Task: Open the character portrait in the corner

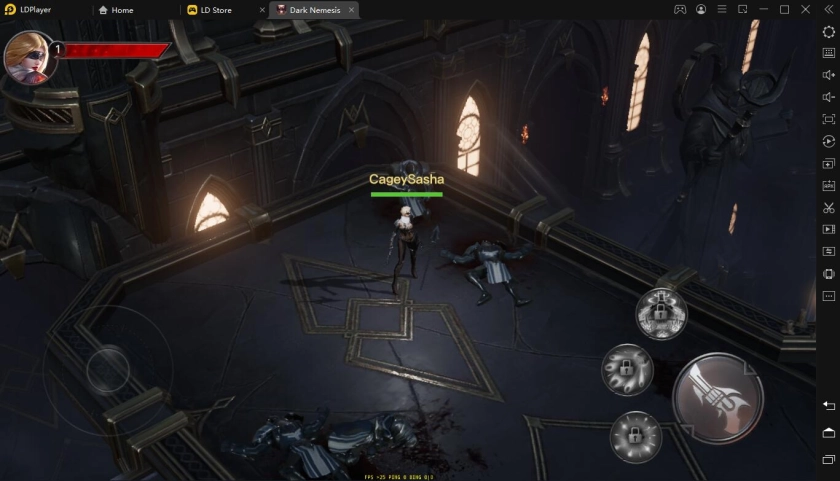Action: [x=26, y=55]
